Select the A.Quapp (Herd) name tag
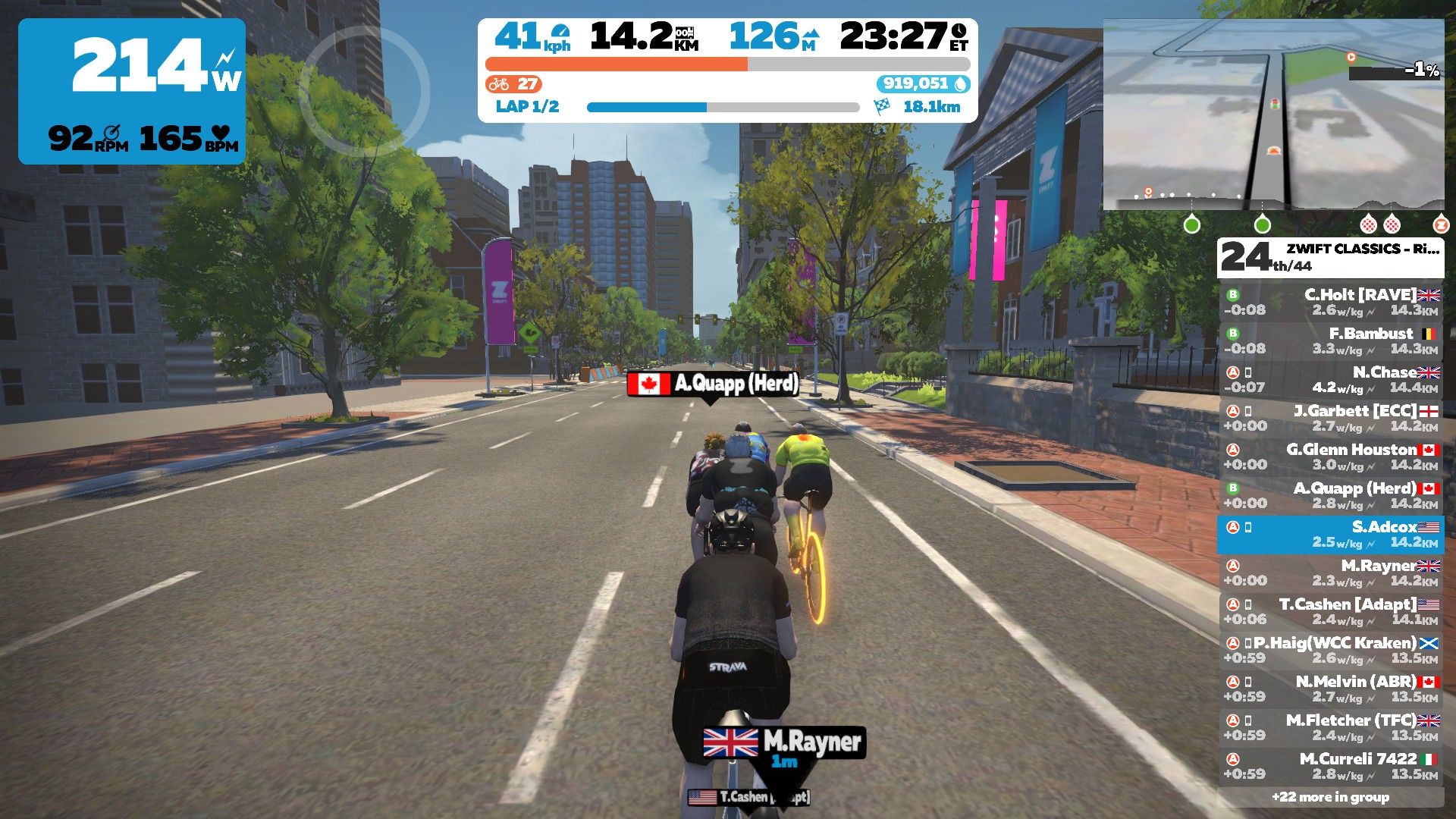1456x819 pixels. (x=713, y=384)
